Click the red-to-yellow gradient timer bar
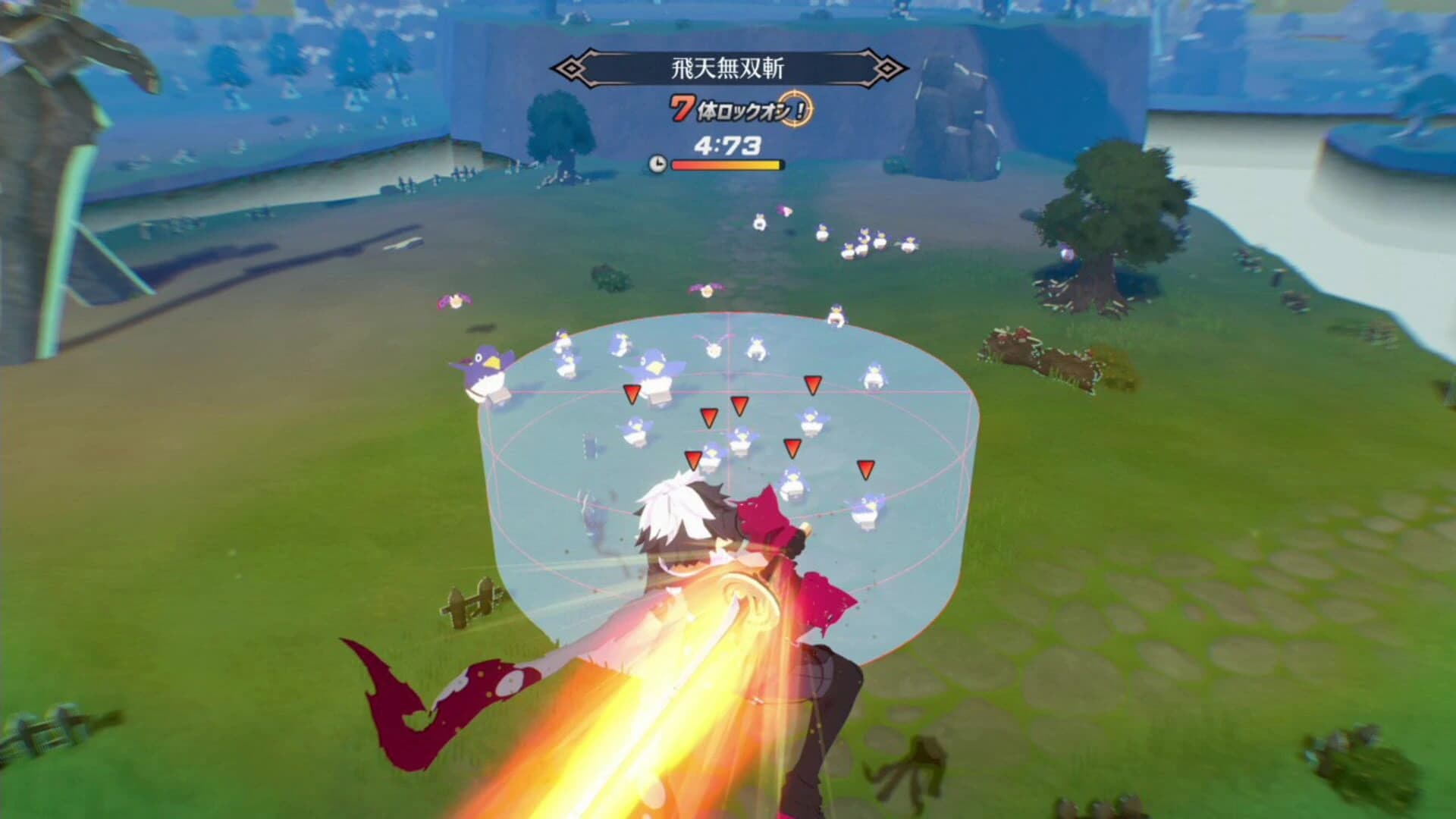This screenshot has height=819, width=1456. pyautogui.click(x=727, y=165)
